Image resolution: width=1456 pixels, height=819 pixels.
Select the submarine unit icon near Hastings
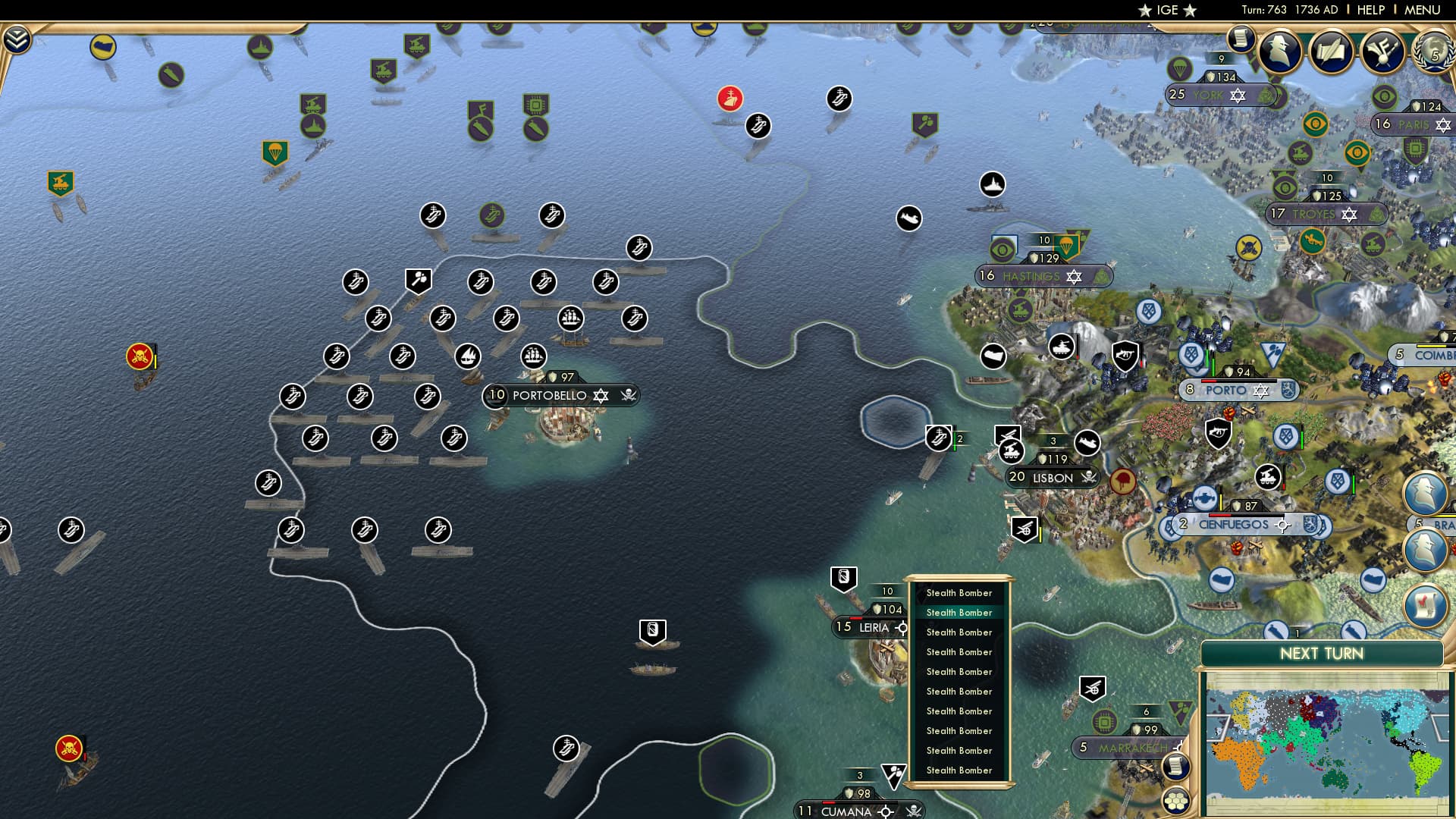[909, 218]
